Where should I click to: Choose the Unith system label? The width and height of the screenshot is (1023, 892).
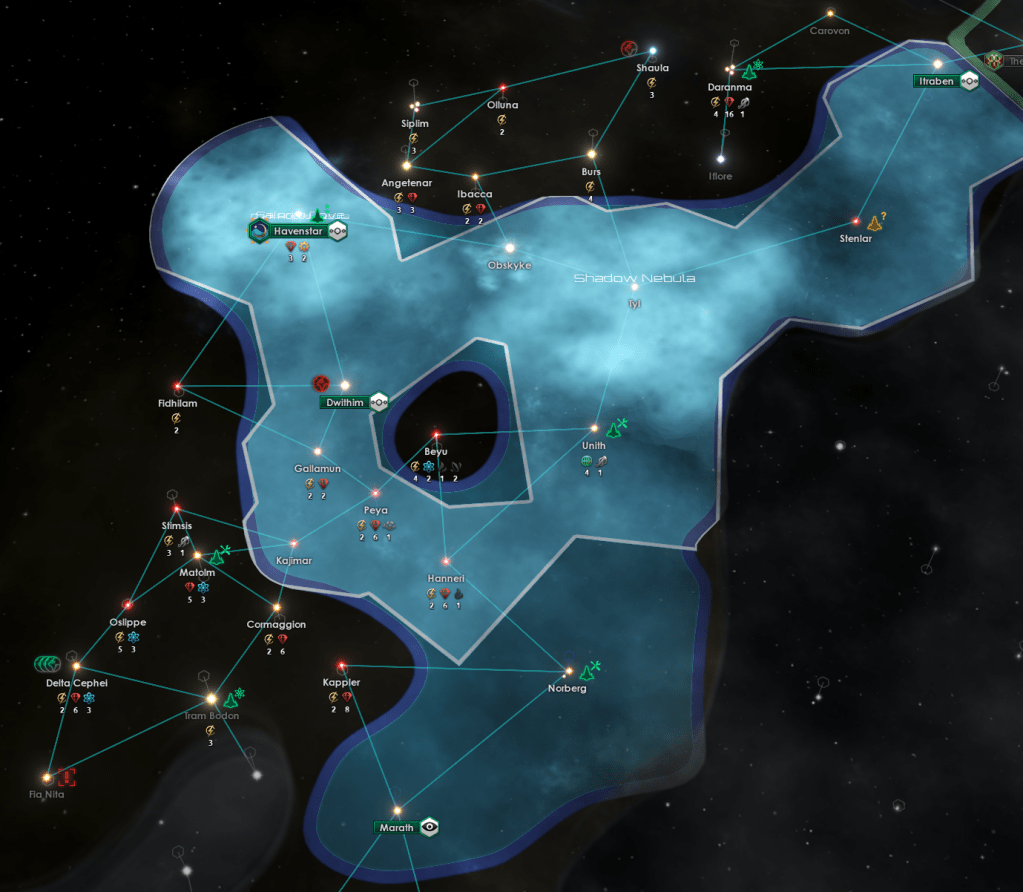pyautogui.click(x=594, y=446)
